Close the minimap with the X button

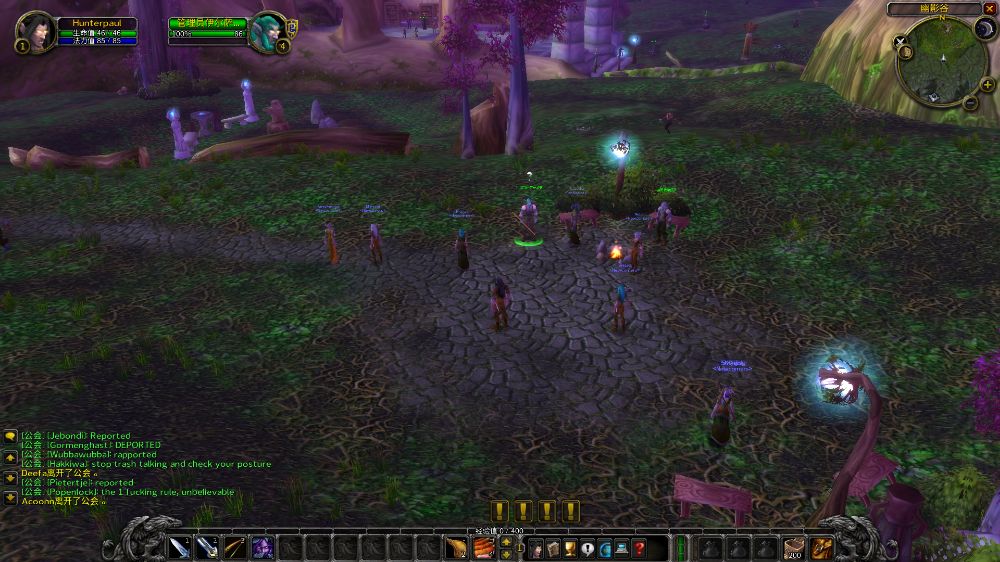(x=989, y=9)
